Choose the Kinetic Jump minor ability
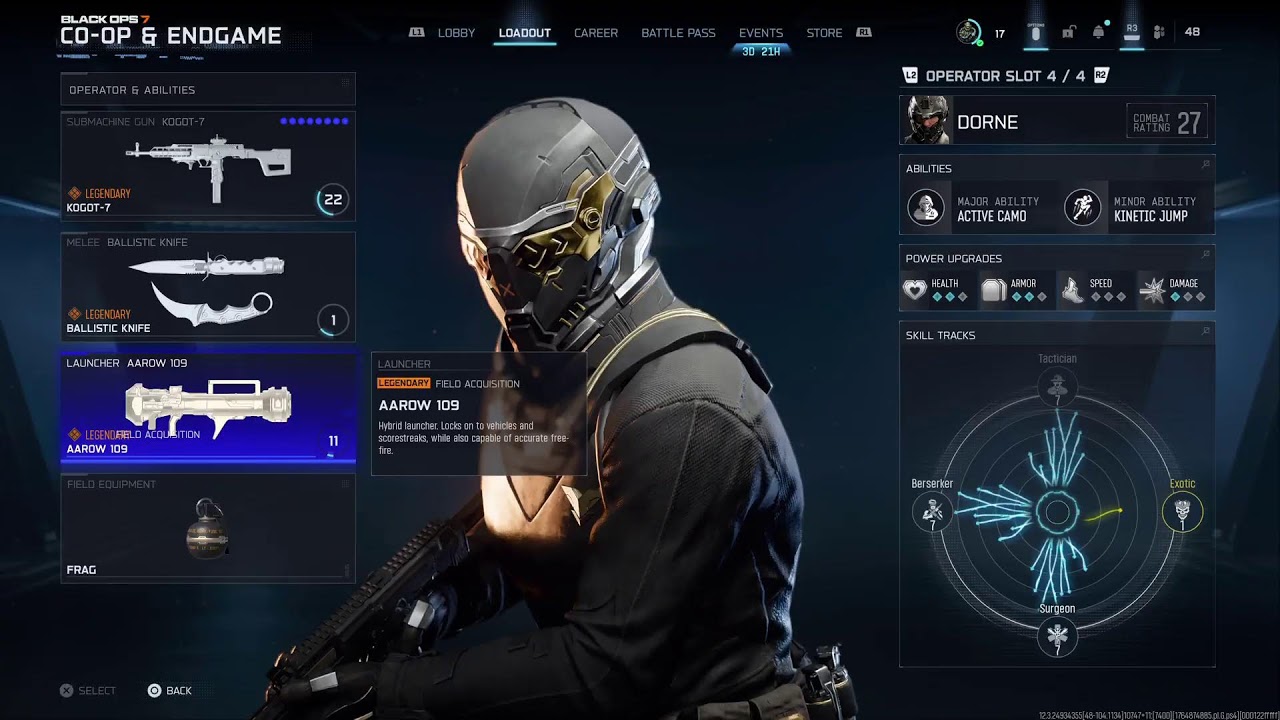The height and width of the screenshot is (720, 1280). 1135,208
